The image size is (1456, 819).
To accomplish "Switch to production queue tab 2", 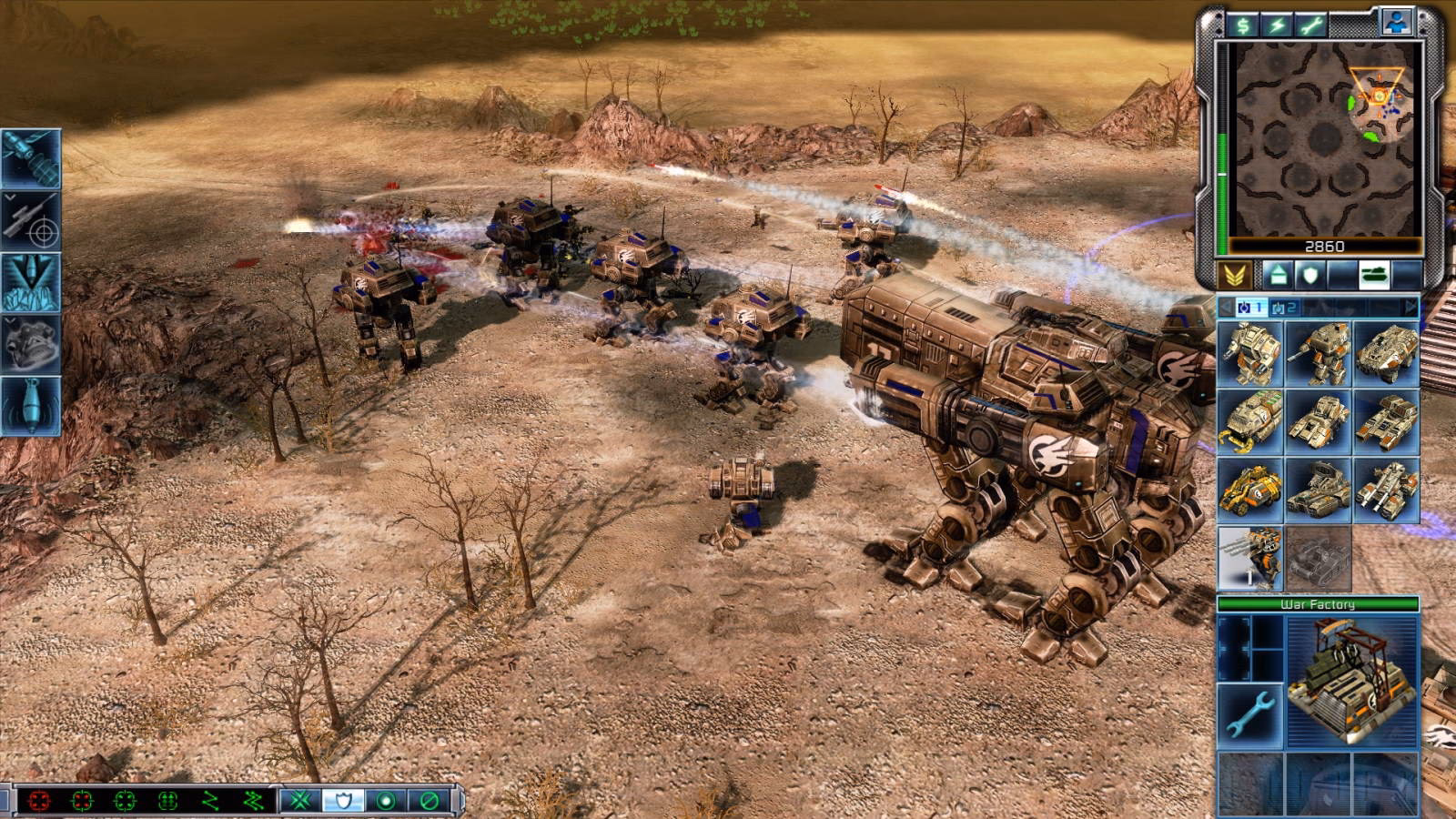I will 1283,307.
